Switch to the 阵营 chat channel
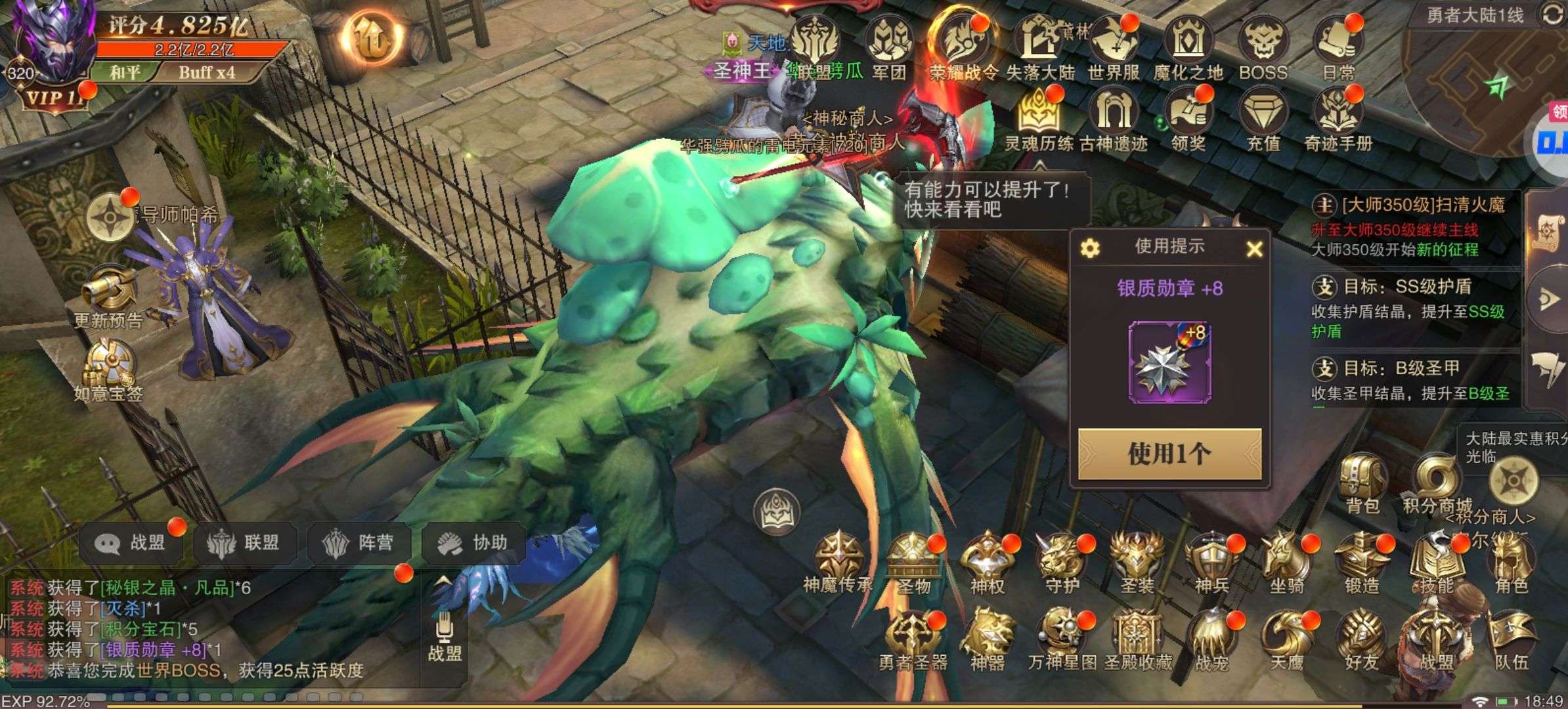The image size is (1568, 709). point(359,543)
